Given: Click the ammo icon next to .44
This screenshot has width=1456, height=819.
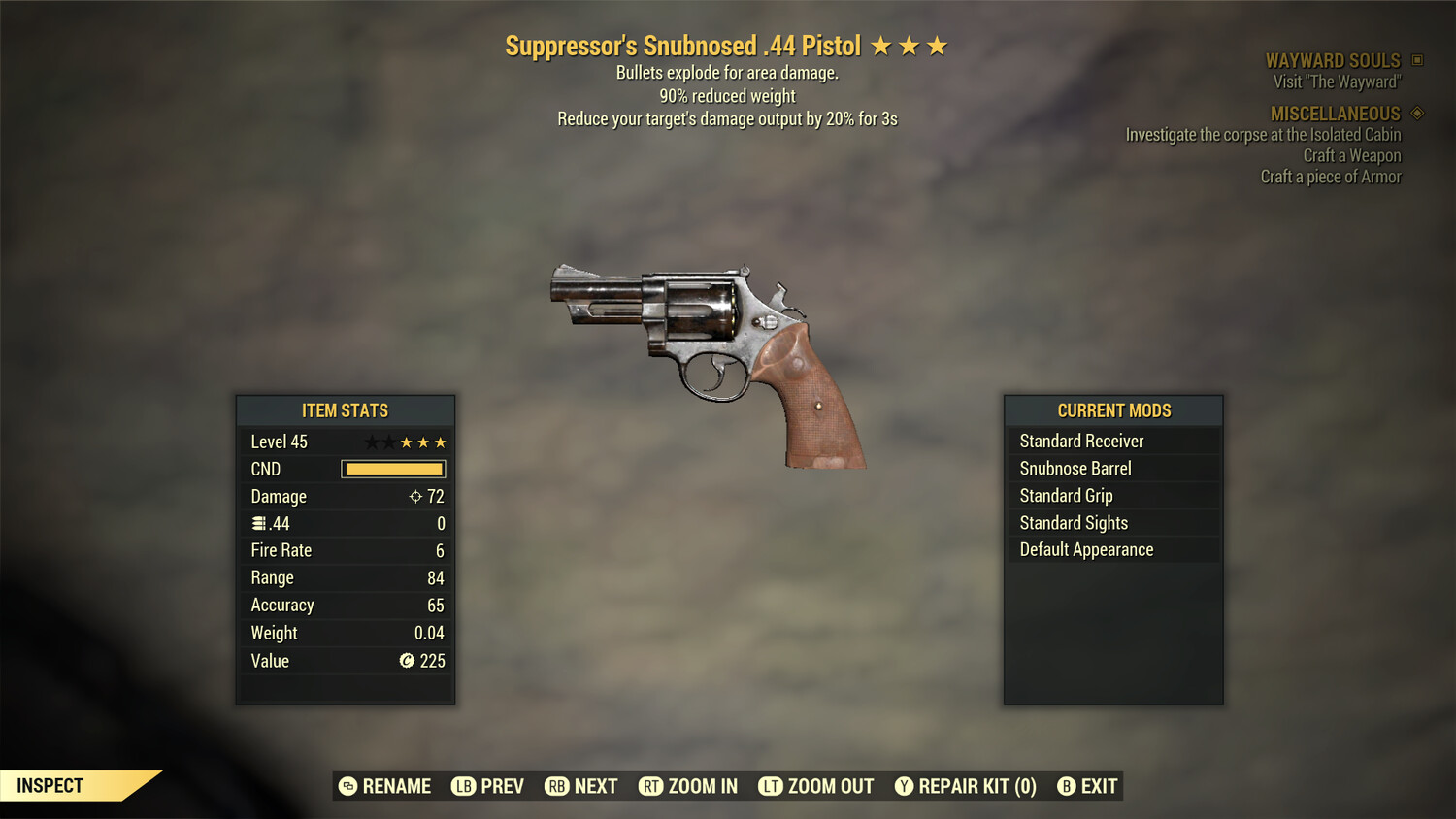Looking at the screenshot, I should click(x=258, y=523).
